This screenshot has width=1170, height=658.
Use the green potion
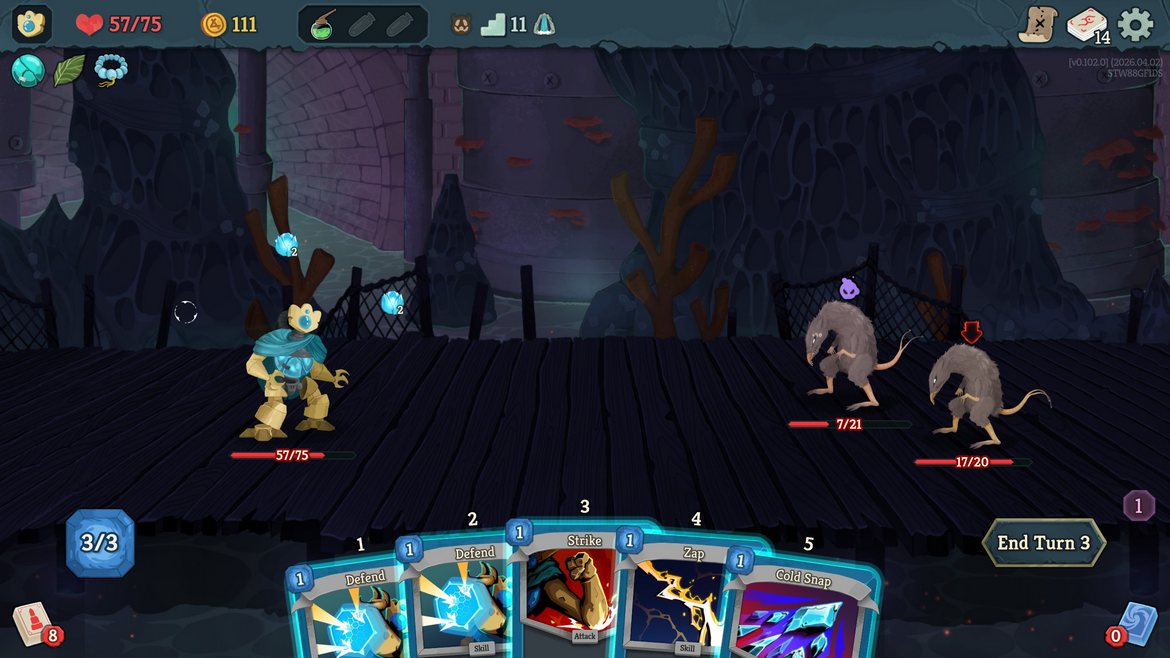(322, 25)
